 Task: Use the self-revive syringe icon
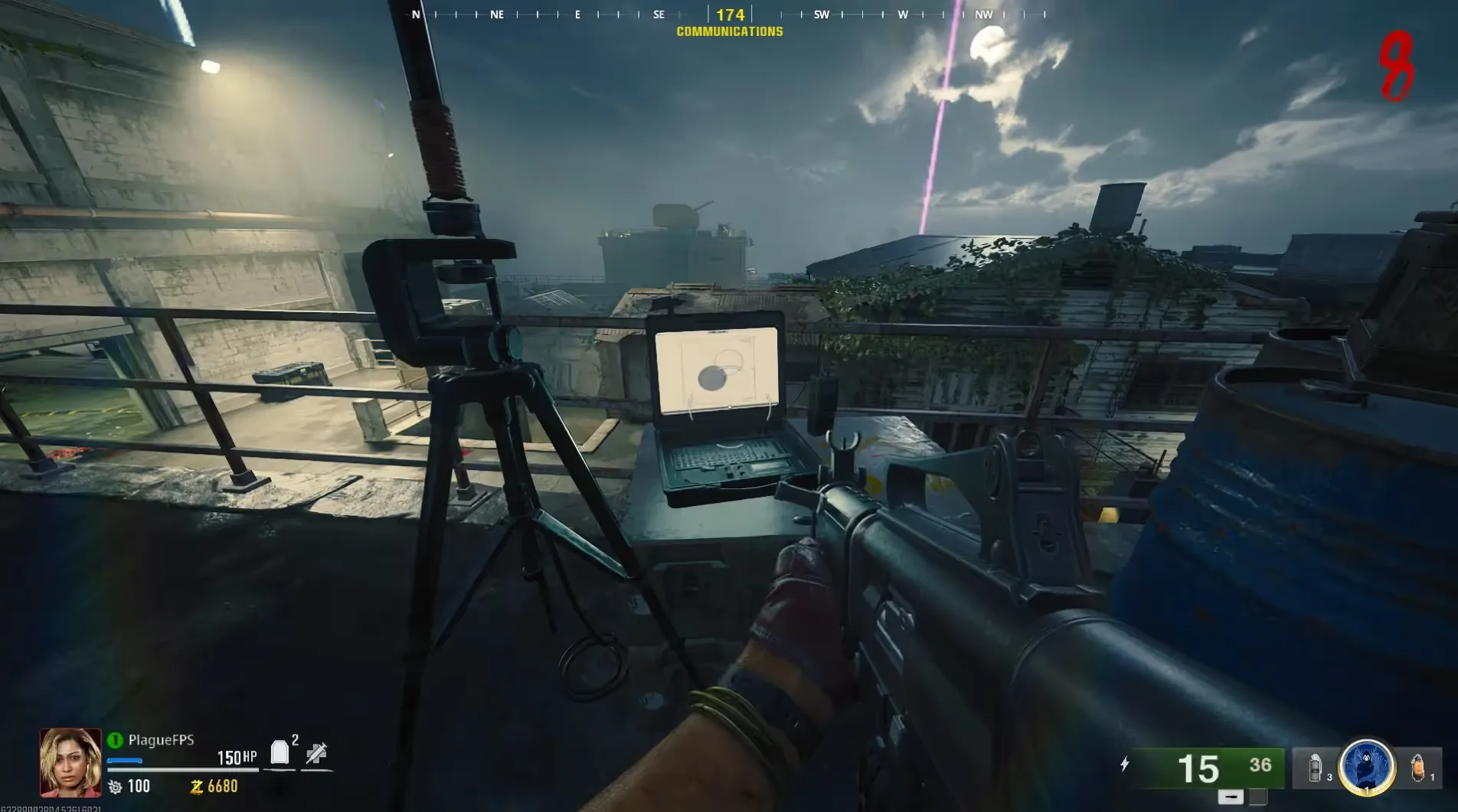point(316,754)
